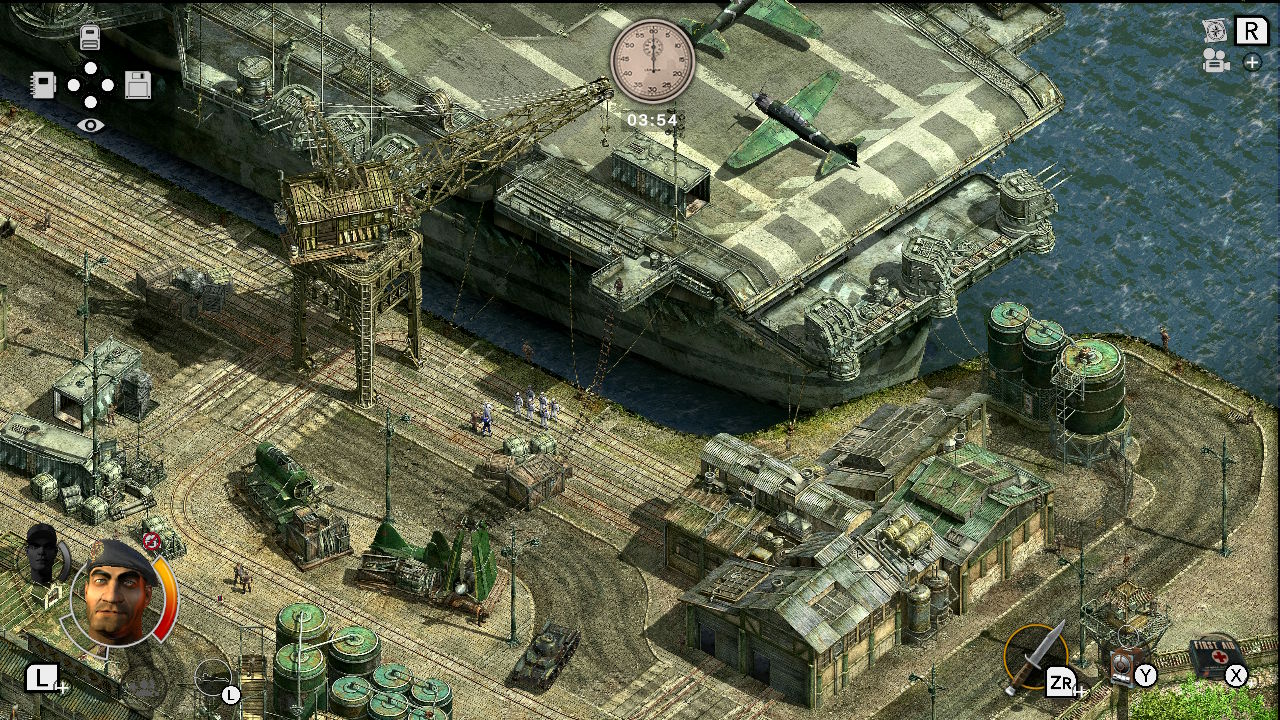
Task: Toggle the eye view mode
Action: coord(91,126)
